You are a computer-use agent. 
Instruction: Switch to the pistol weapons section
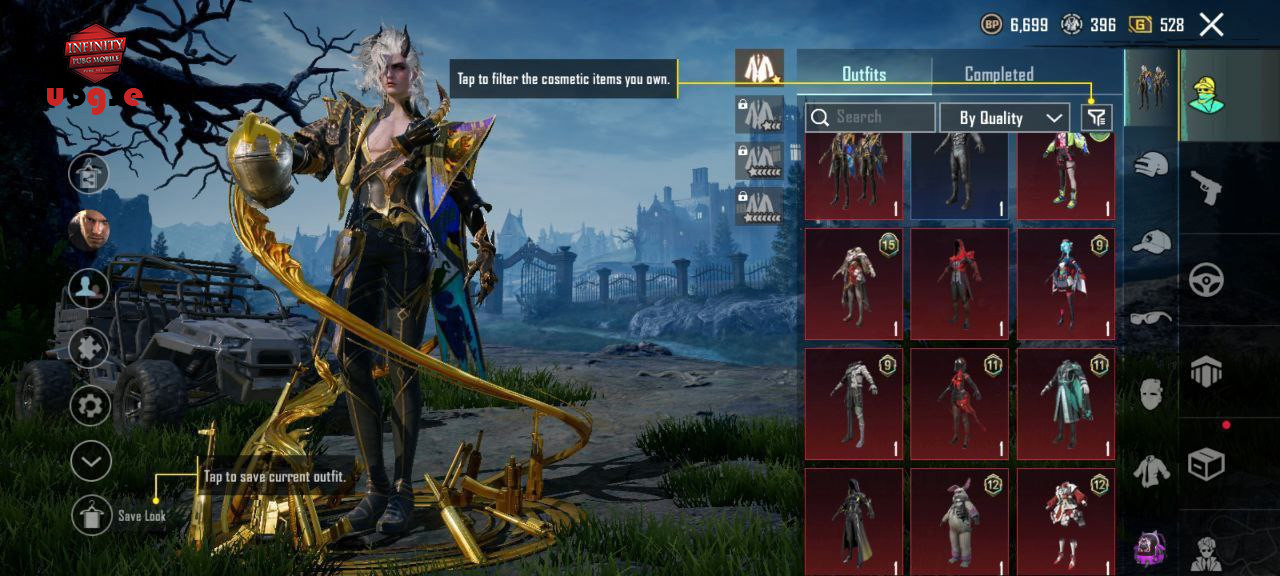[x=1206, y=187]
